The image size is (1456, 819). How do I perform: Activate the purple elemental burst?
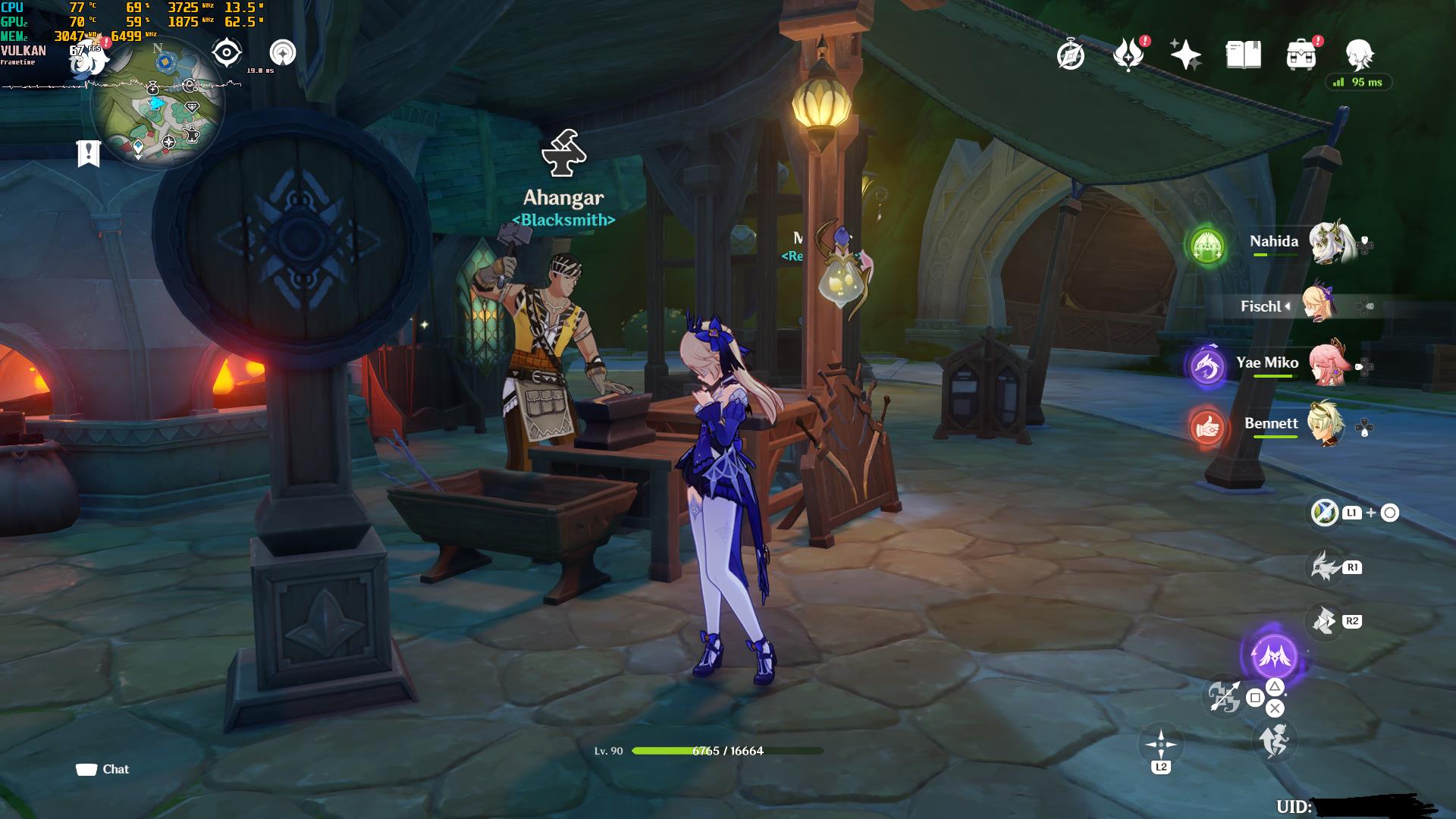pyautogui.click(x=1273, y=655)
